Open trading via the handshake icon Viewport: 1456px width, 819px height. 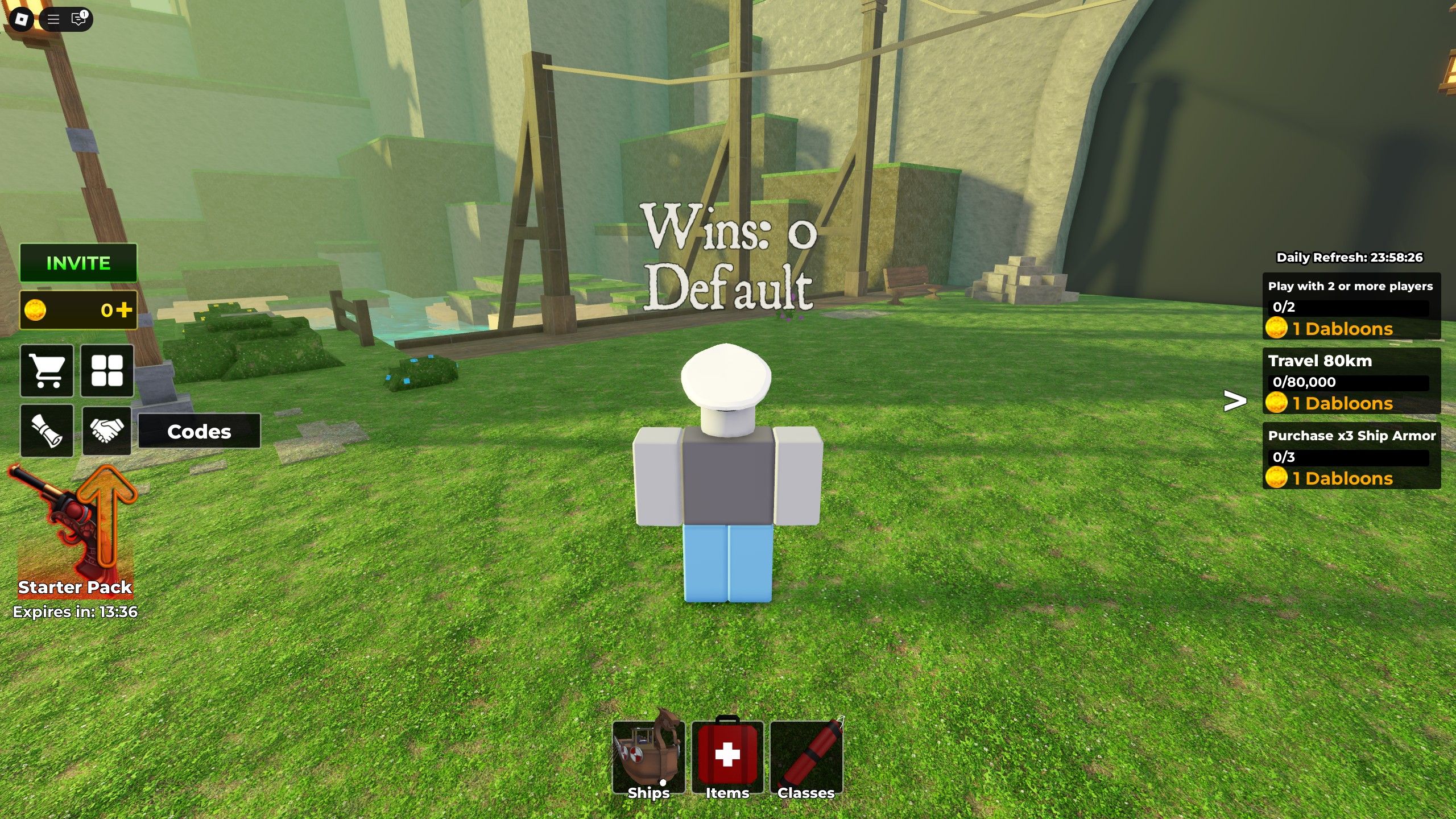pyautogui.click(x=107, y=431)
